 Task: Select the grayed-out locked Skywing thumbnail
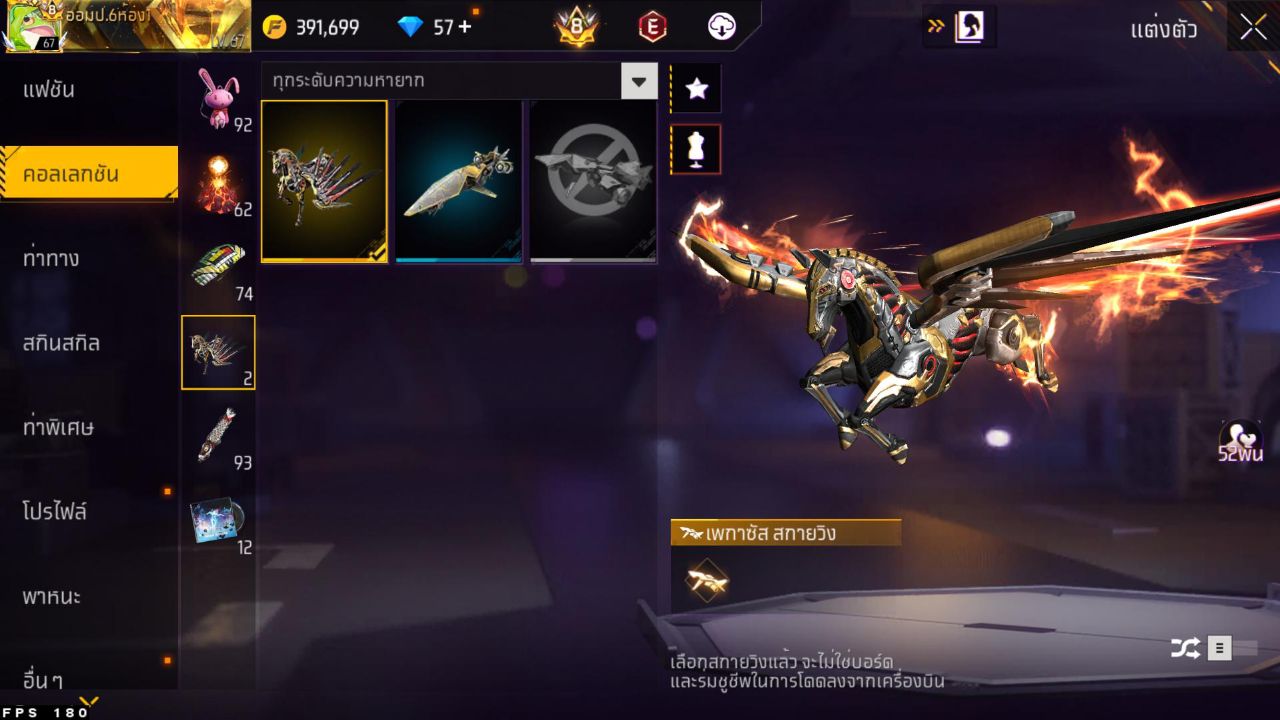(x=592, y=180)
